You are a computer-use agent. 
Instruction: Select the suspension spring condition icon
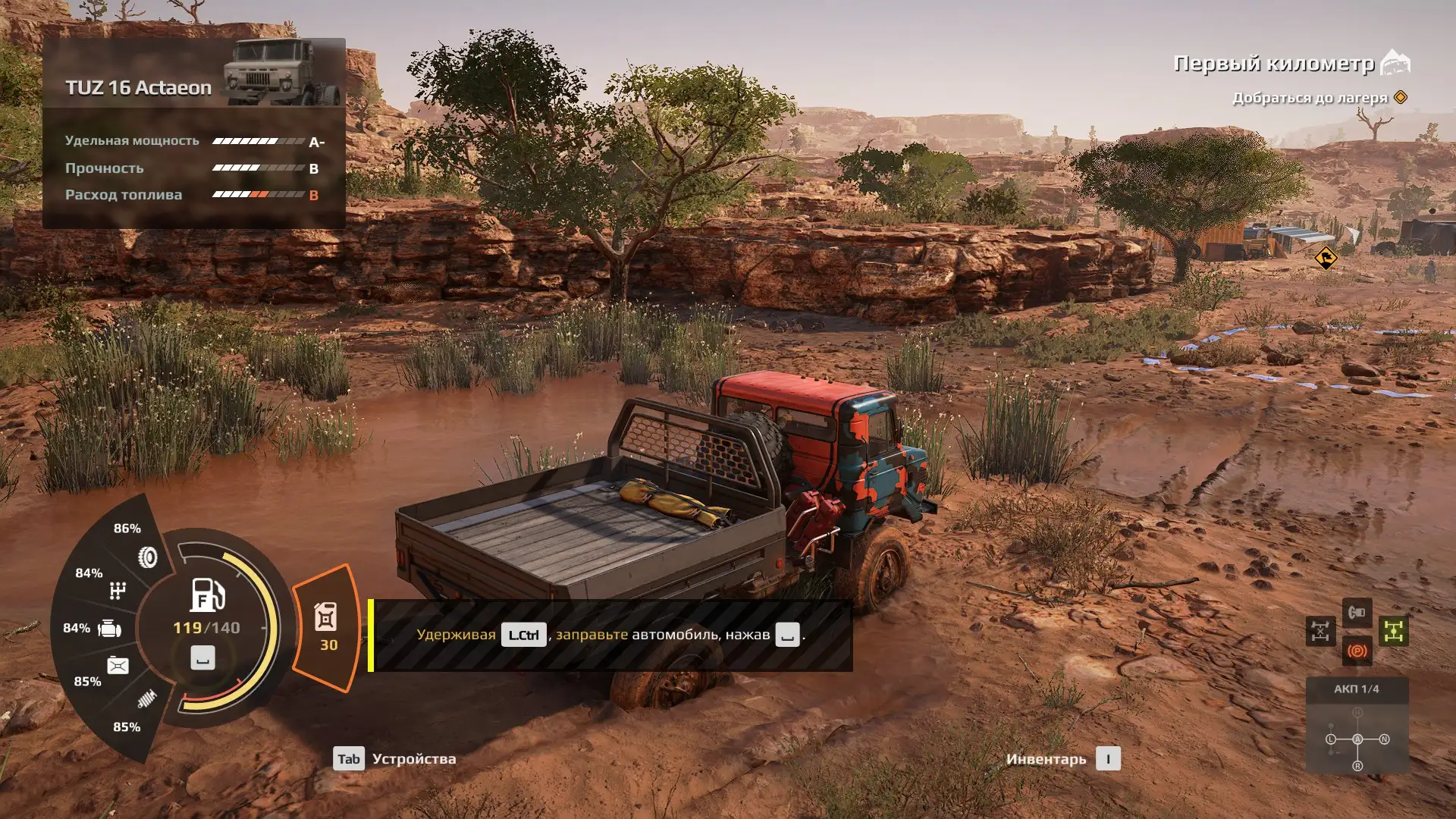click(x=147, y=698)
